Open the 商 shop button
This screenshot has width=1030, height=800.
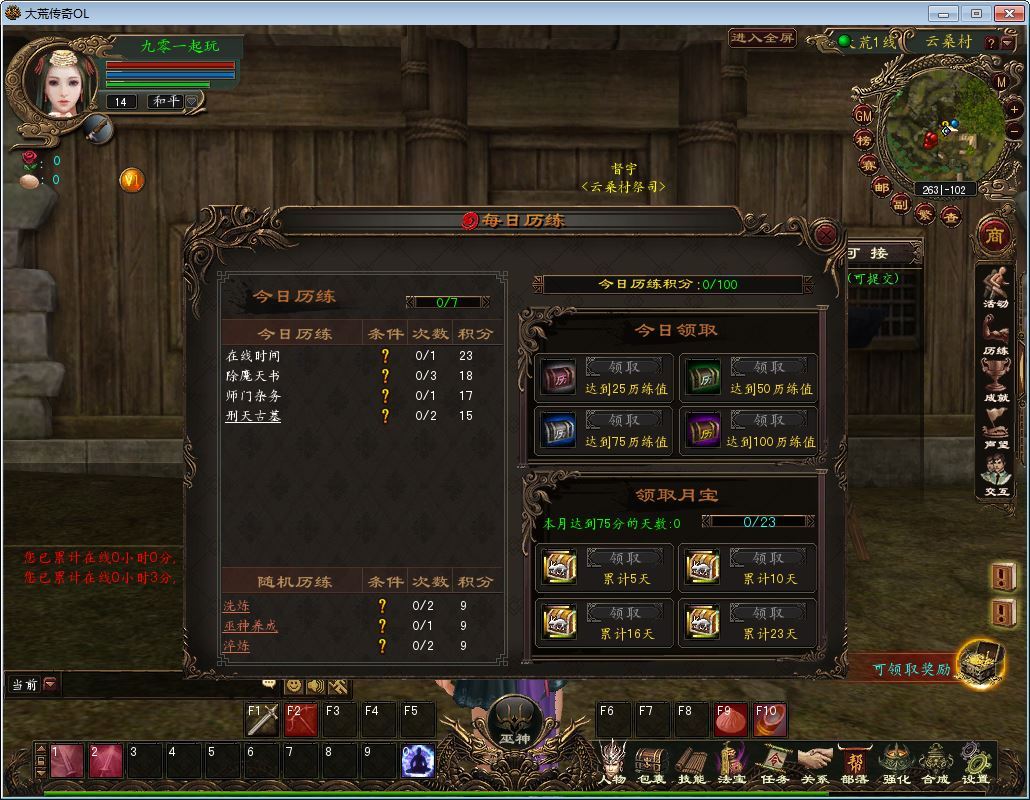(994, 236)
